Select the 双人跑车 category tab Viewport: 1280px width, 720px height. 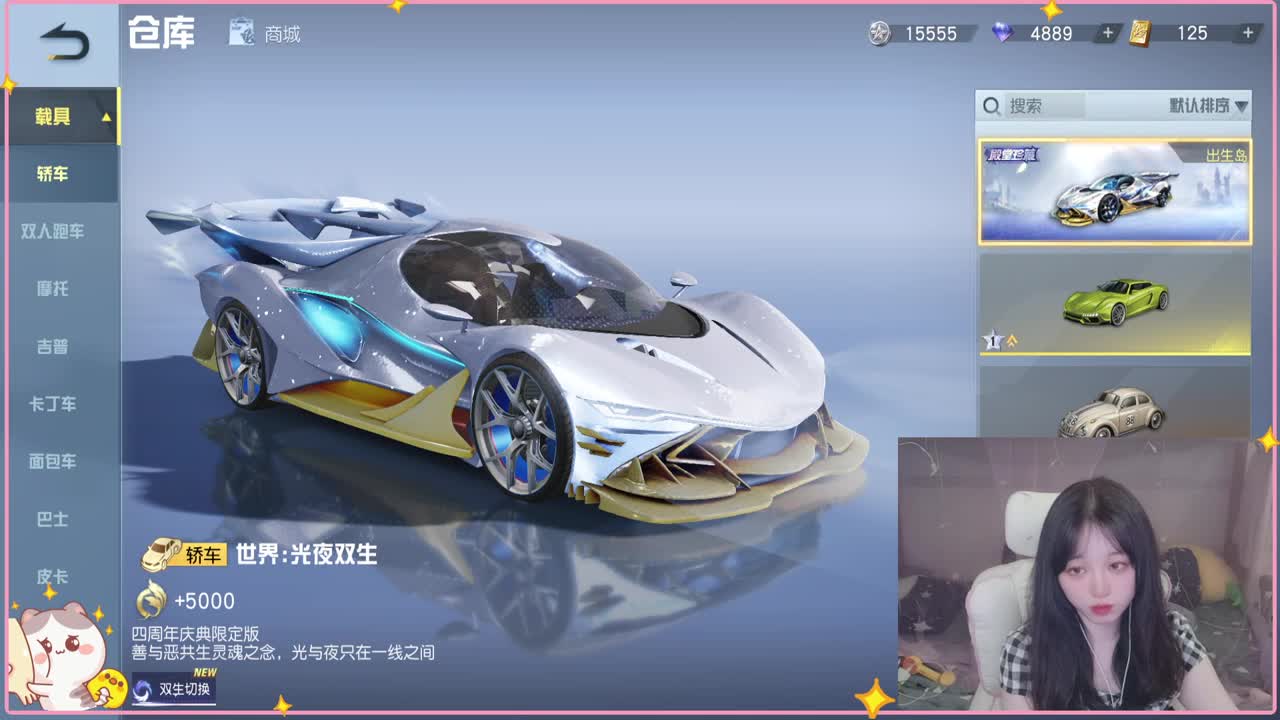point(55,230)
